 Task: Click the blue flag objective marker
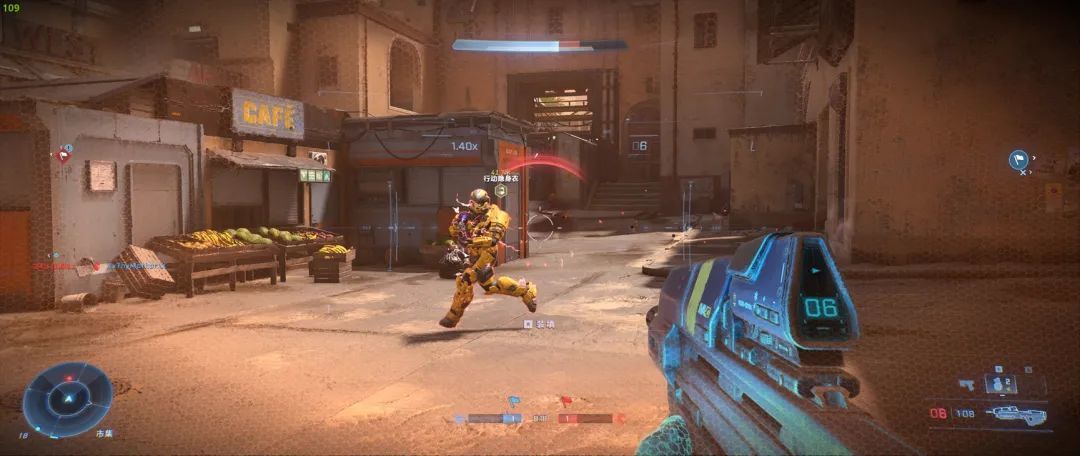pyautogui.click(x=1018, y=159)
